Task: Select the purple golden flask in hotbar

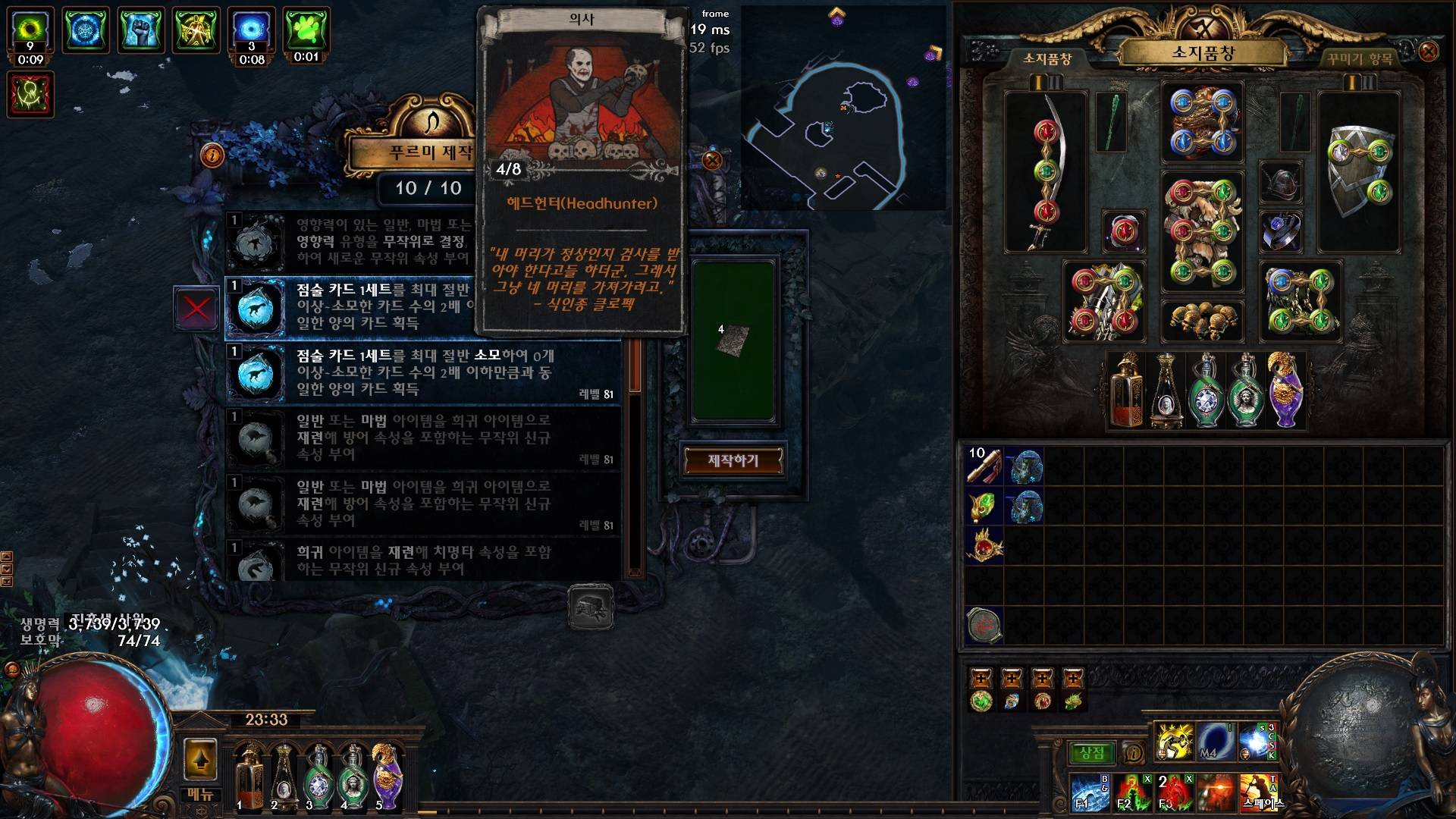Action: coord(387,775)
